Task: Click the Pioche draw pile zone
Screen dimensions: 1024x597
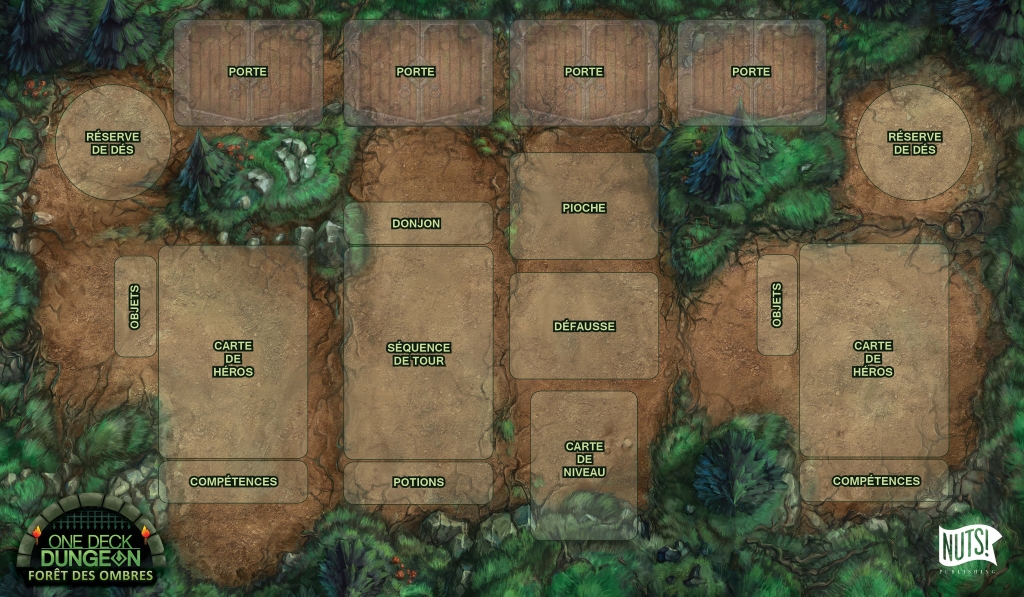Action: pos(584,207)
